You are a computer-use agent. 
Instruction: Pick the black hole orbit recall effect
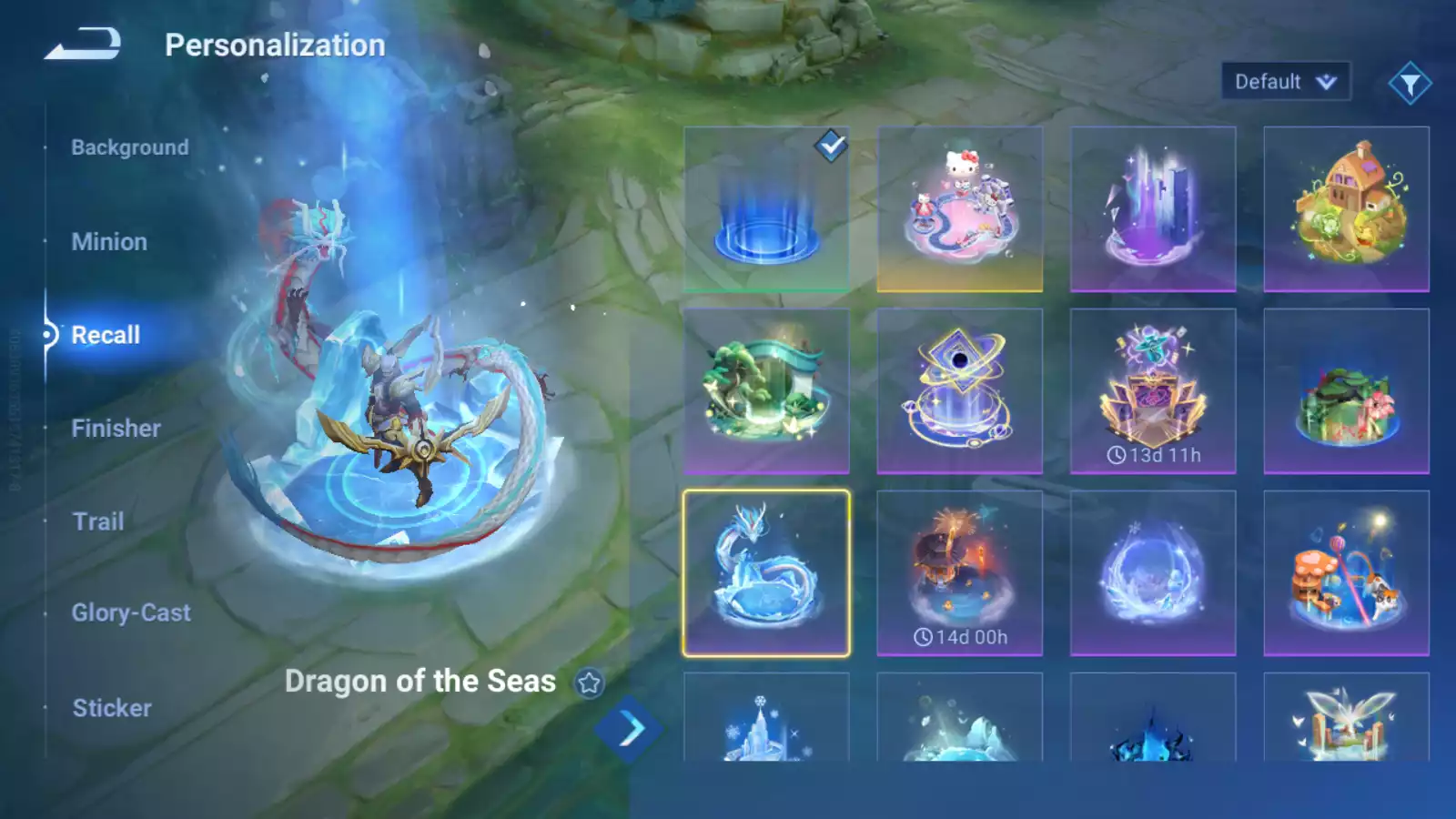coord(960,391)
